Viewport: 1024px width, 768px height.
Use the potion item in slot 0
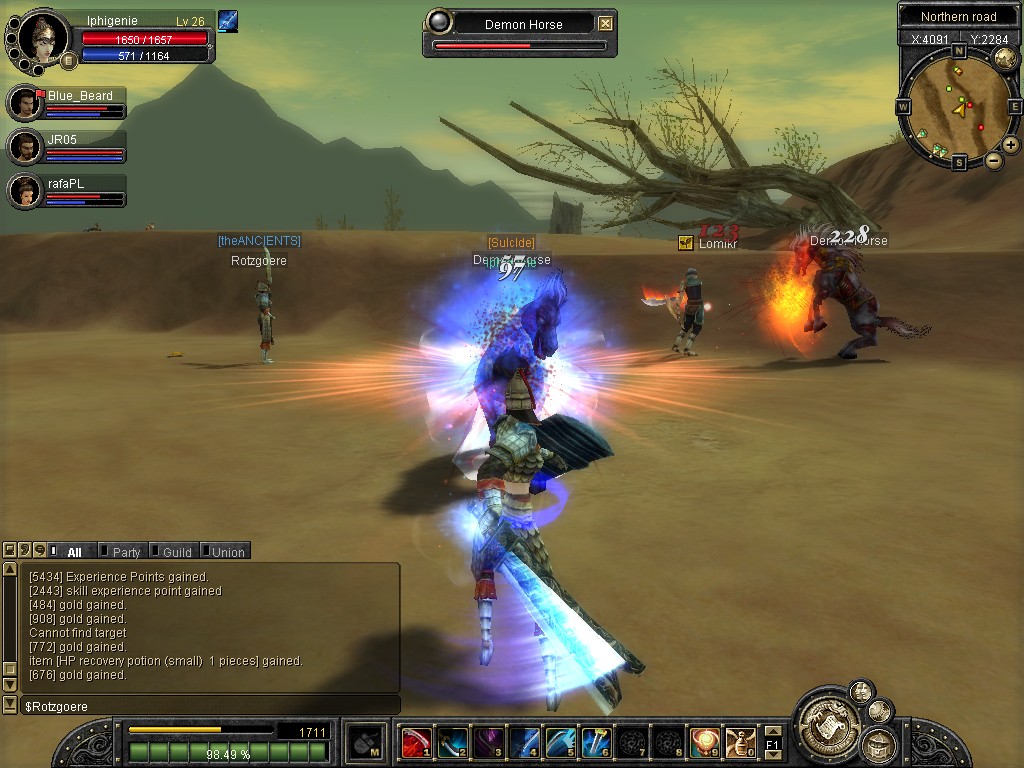click(x=741, y=742)
